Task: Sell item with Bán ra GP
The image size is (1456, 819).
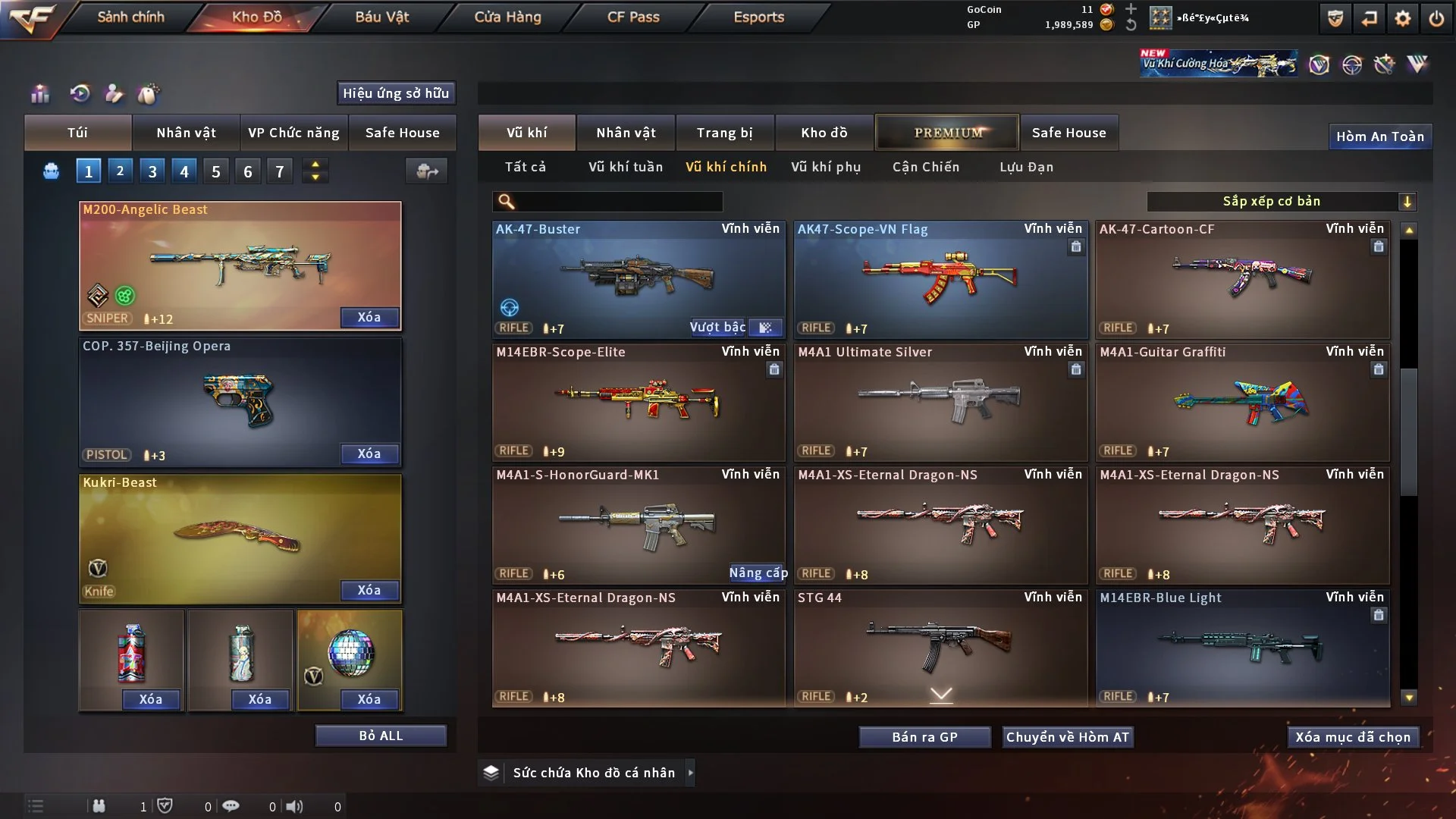Action: click(924, 737)
